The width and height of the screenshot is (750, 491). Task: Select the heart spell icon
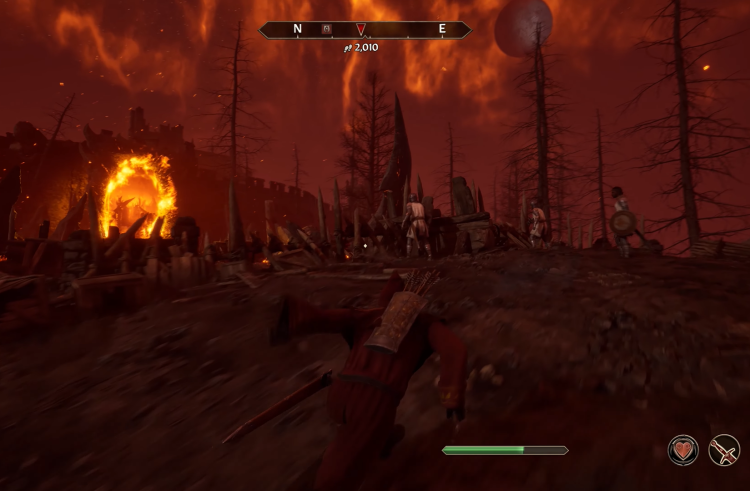pos(684,451)
